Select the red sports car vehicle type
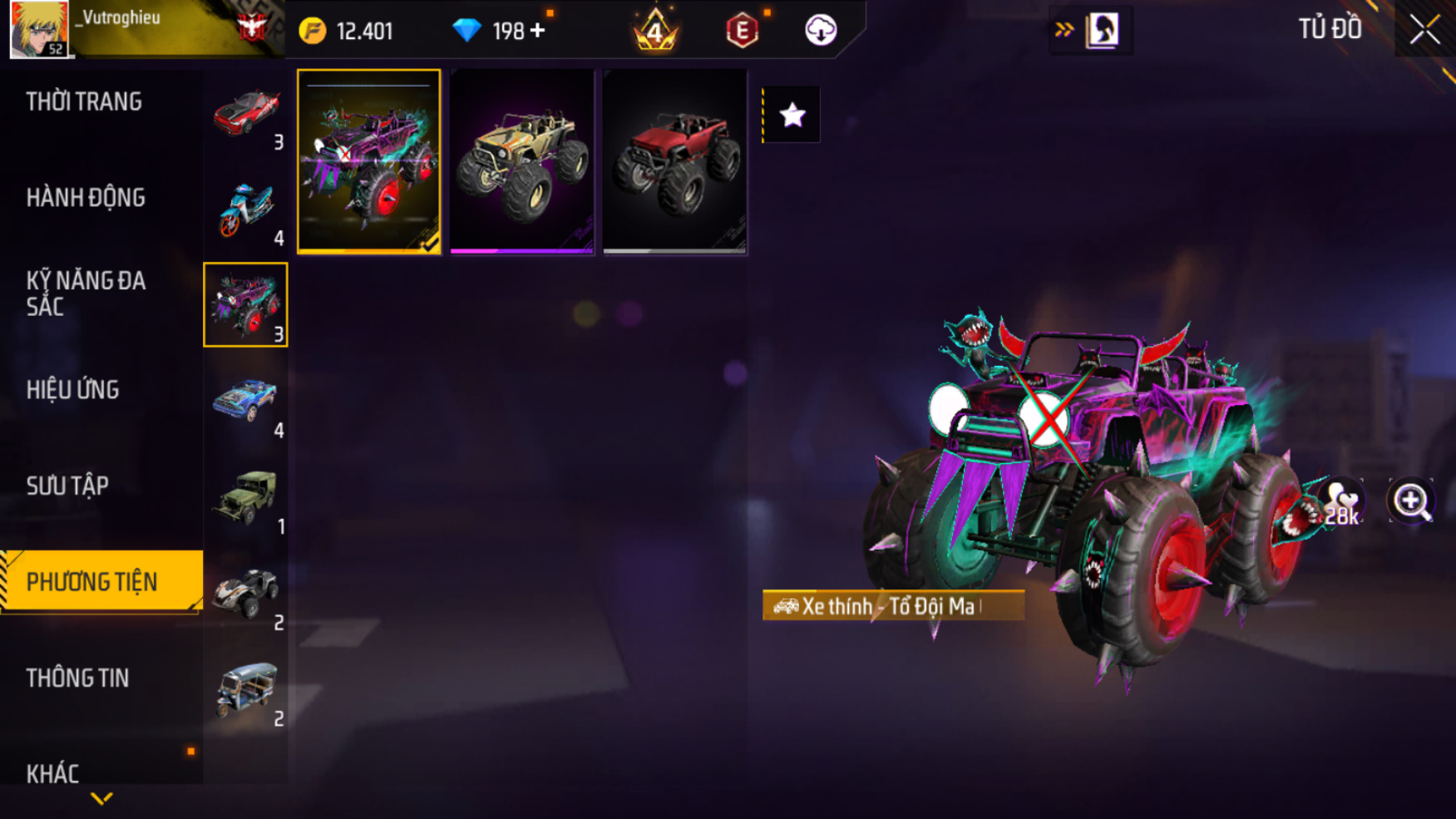 click(x=245, y=114)
